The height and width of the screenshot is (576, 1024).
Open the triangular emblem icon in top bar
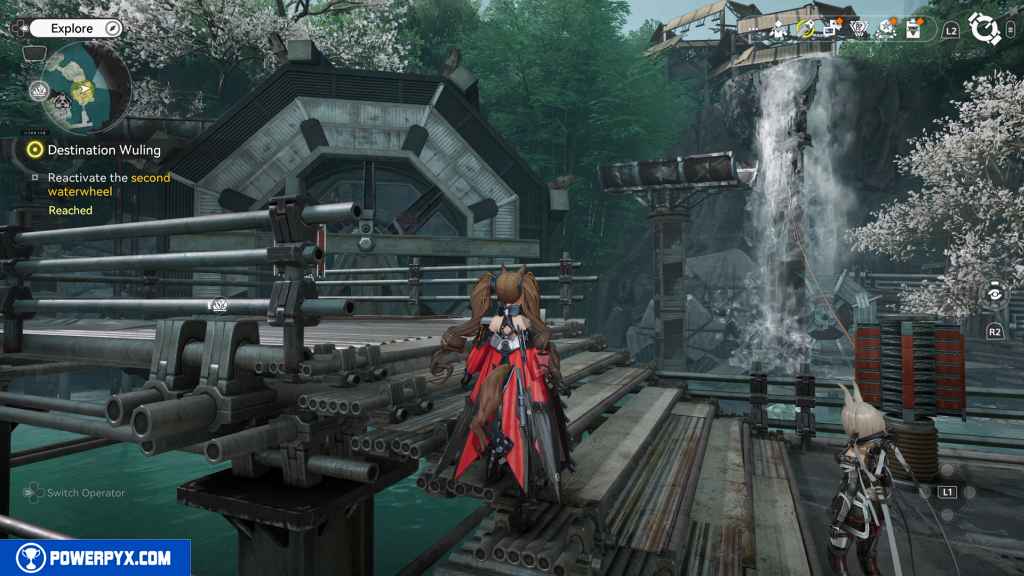857,30
